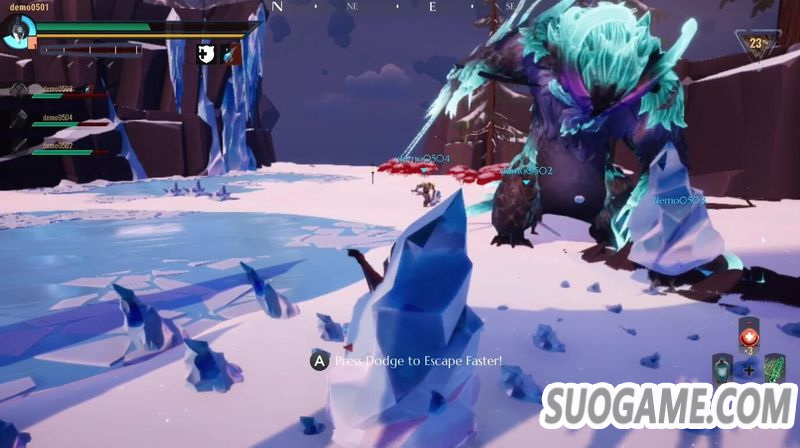Use the lantern ability icon
This screenshot has width=800, height=448.
721,369
